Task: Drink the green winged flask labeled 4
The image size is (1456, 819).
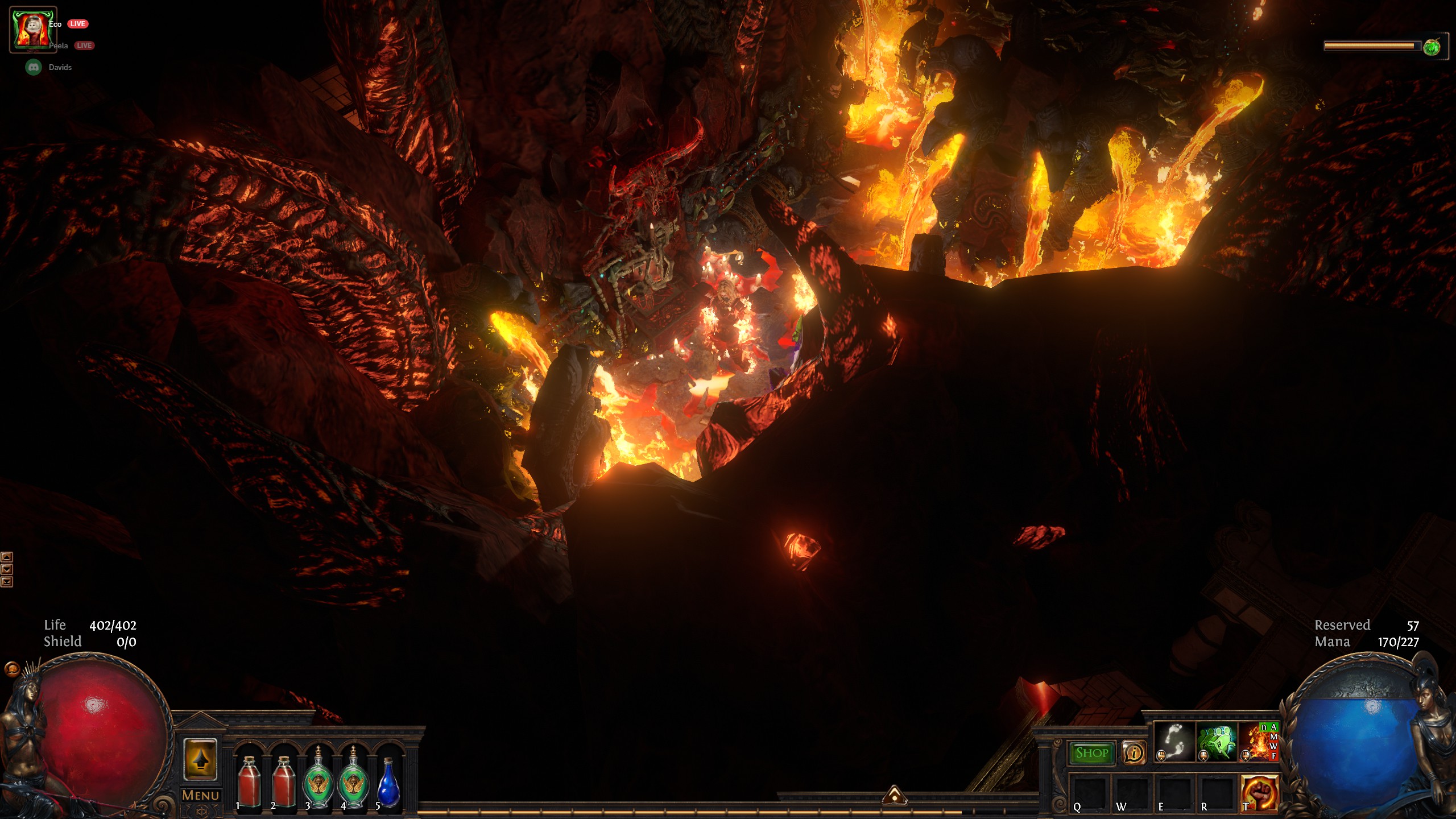Action: 353,780
